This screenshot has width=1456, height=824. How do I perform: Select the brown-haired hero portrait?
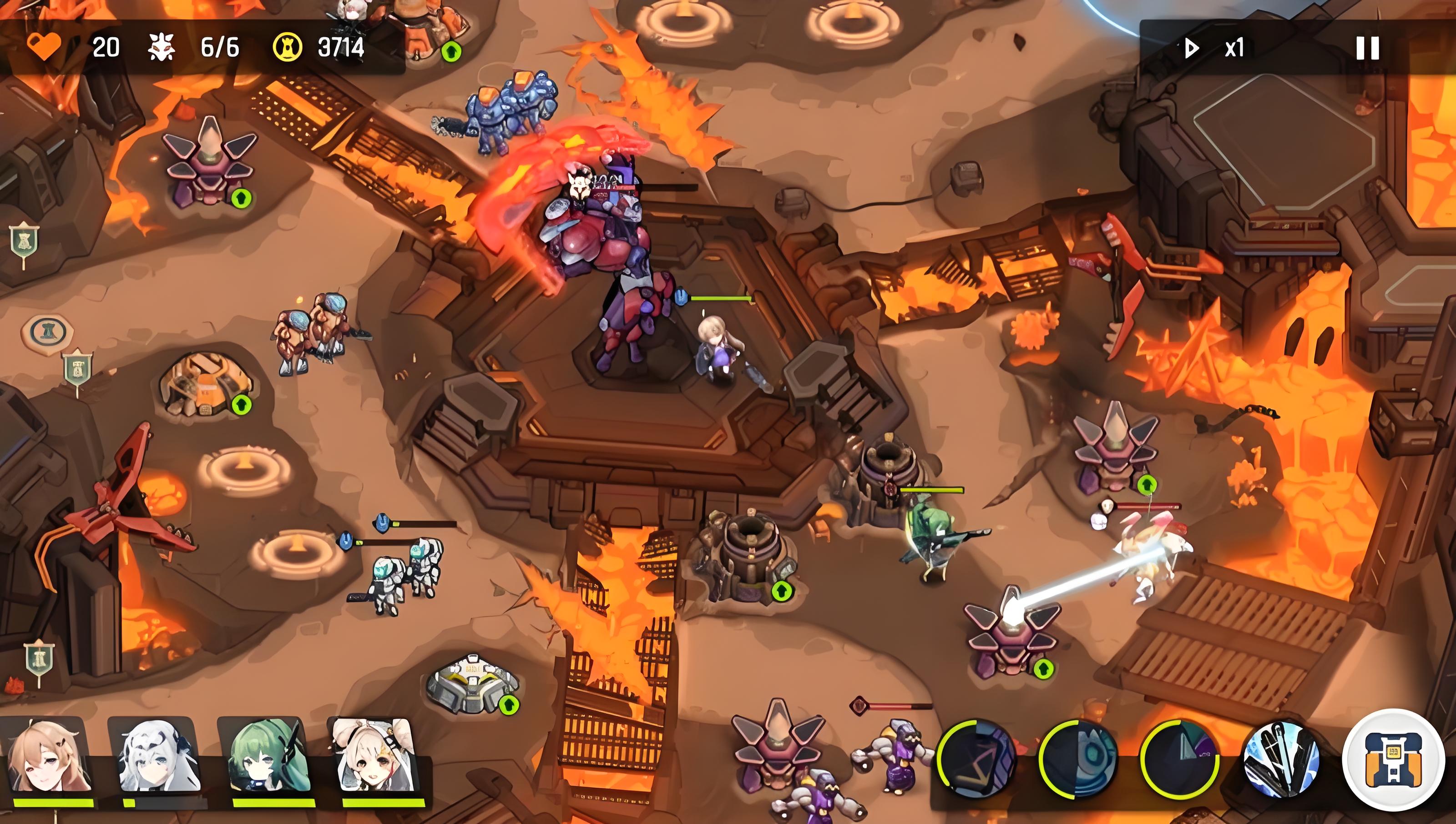(49, 756)
